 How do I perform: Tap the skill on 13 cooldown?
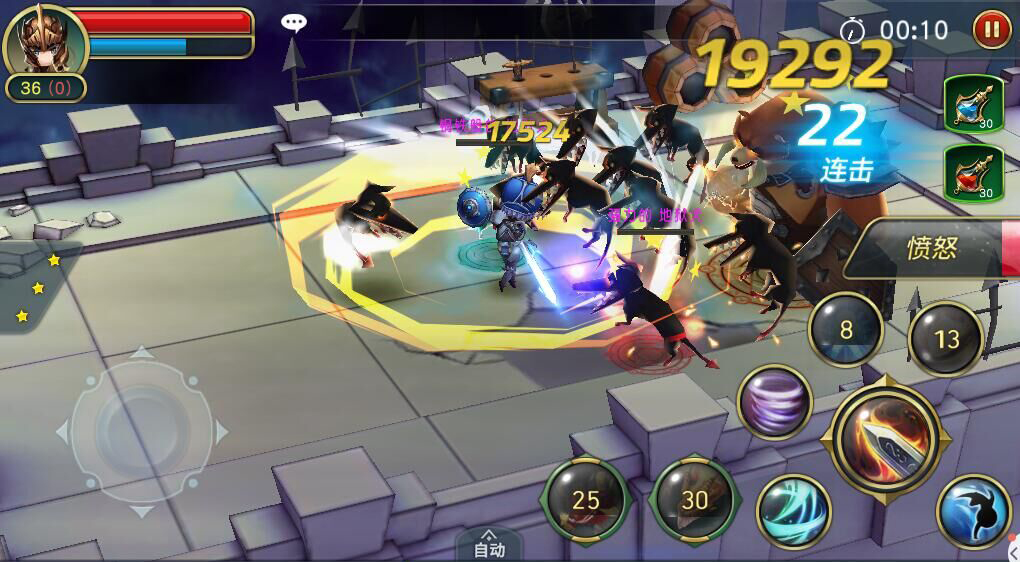point(946,340)
